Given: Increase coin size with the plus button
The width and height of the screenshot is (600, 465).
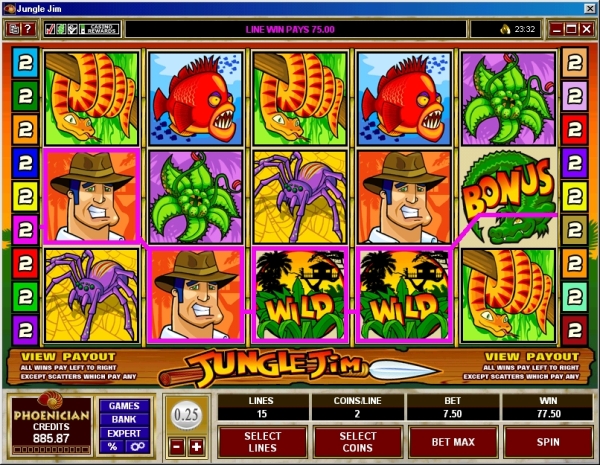Looking at the screenshot, I should [196, 445].
